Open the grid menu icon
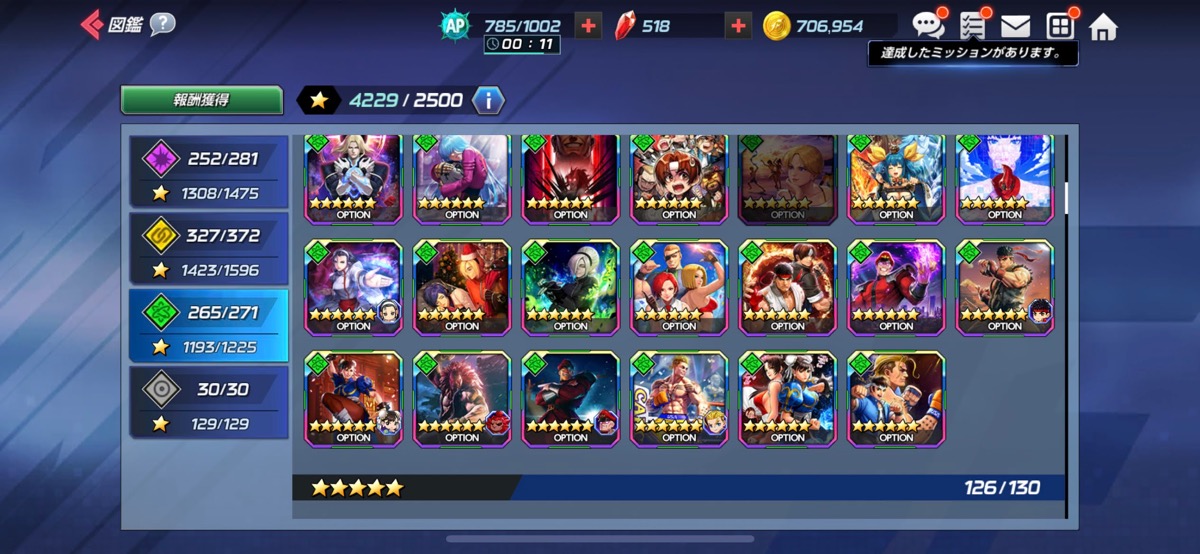Image resolution: width=1200 pixels, height=554 pixels. (1059, 26)
